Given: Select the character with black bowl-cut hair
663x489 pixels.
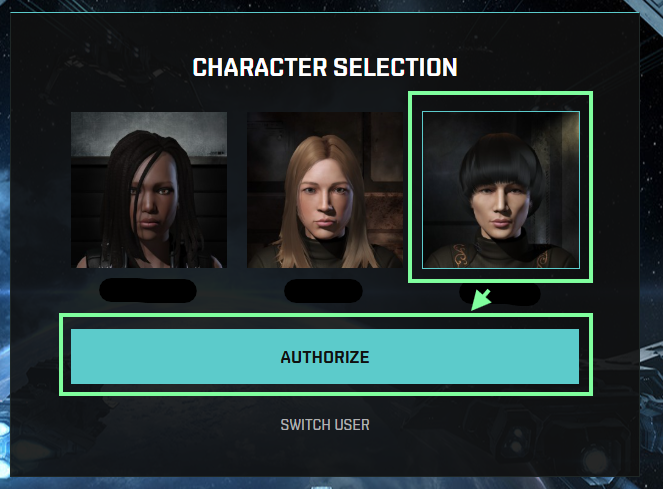Looking at the screenshot, I should (501, 190).
